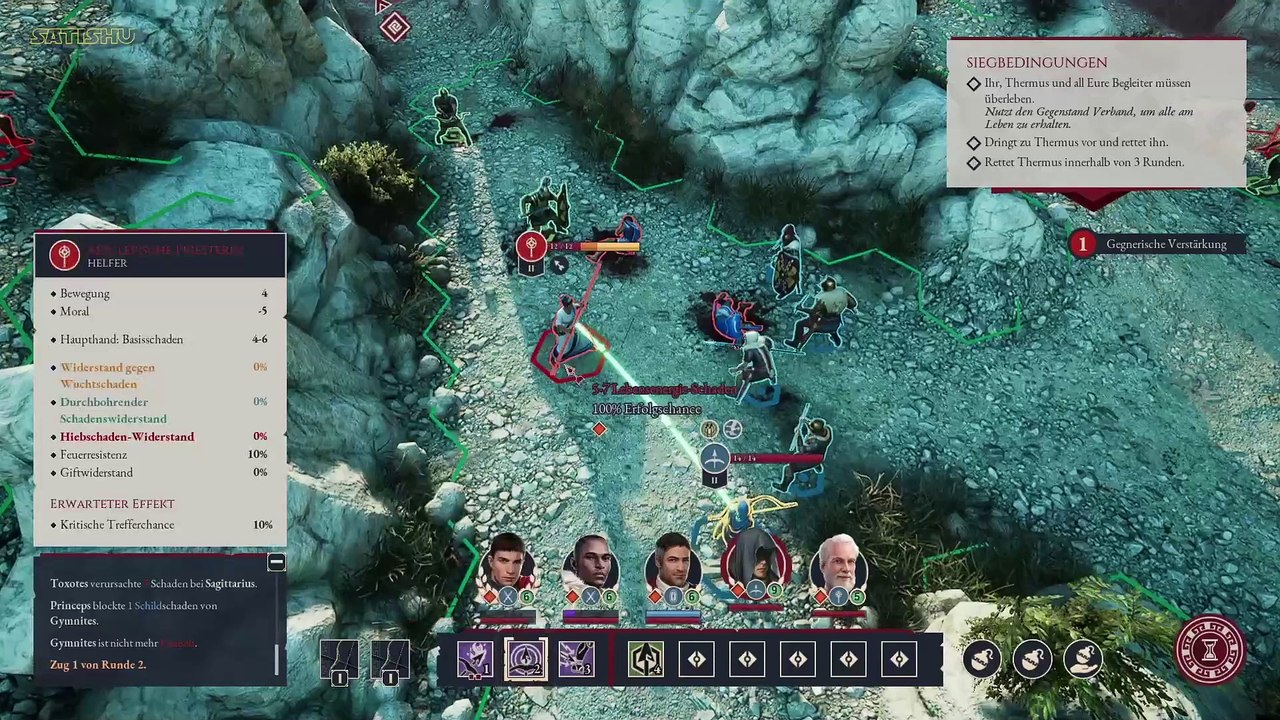
Task: Activate purple ability number 1
Action: pyautogui.click(x=474, y=660)
